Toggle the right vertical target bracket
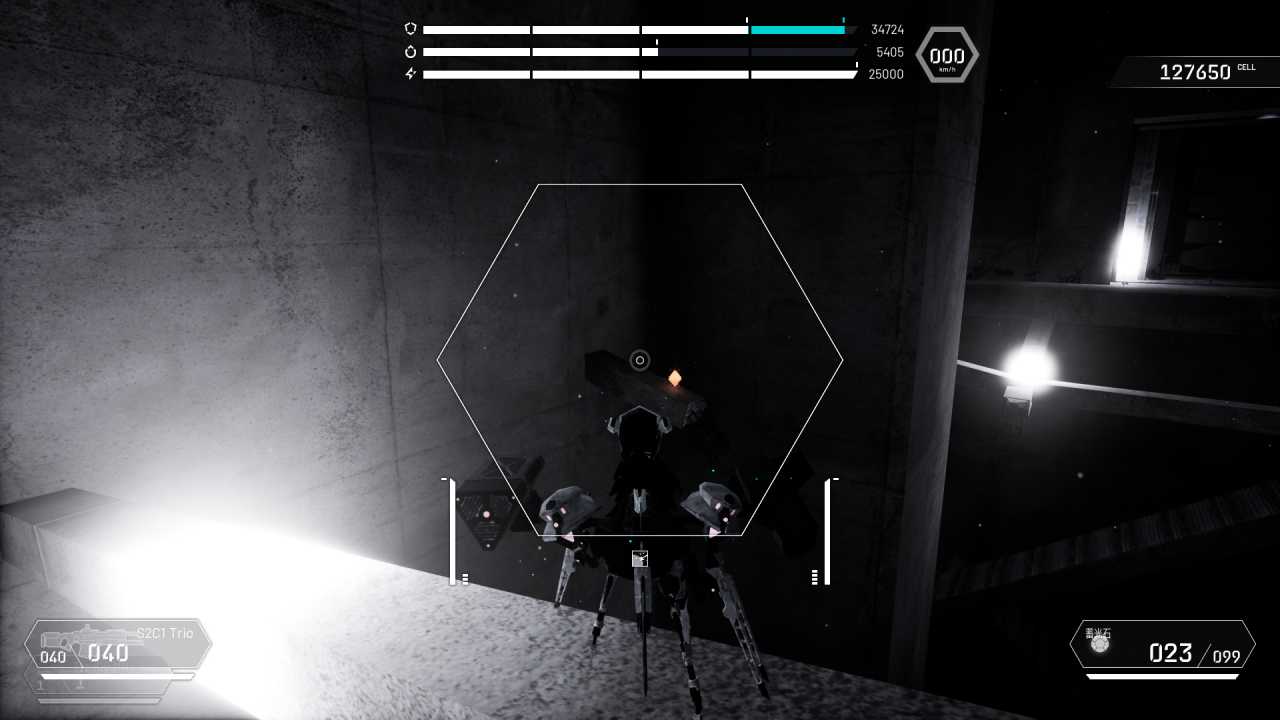Viewport: 1280px width, 720px height. (828, 530)
